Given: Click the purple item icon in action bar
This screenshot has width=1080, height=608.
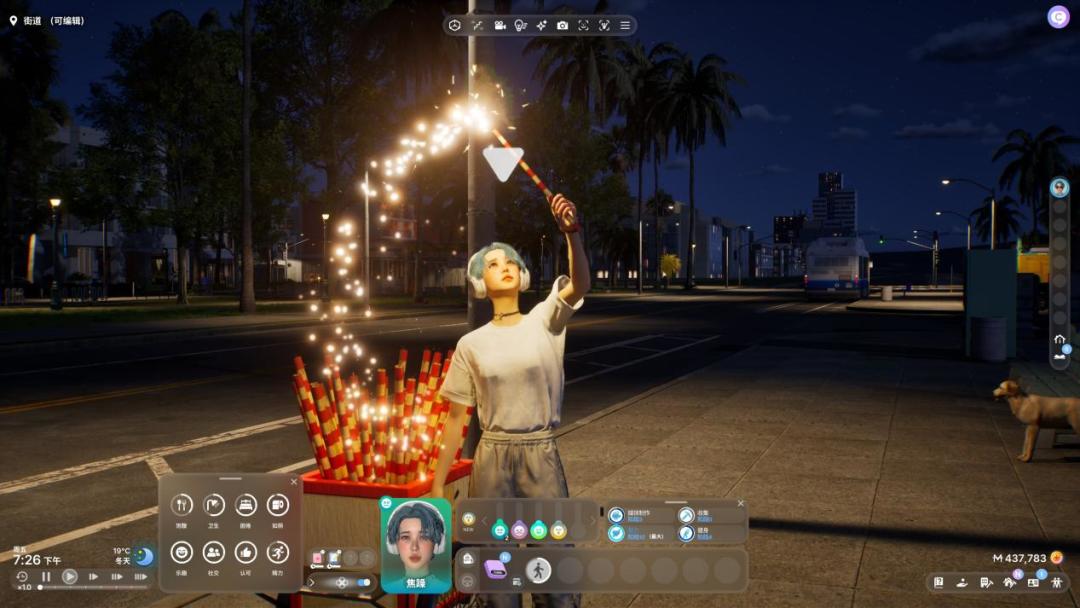Looking at the screenshot, I should 496,570.
